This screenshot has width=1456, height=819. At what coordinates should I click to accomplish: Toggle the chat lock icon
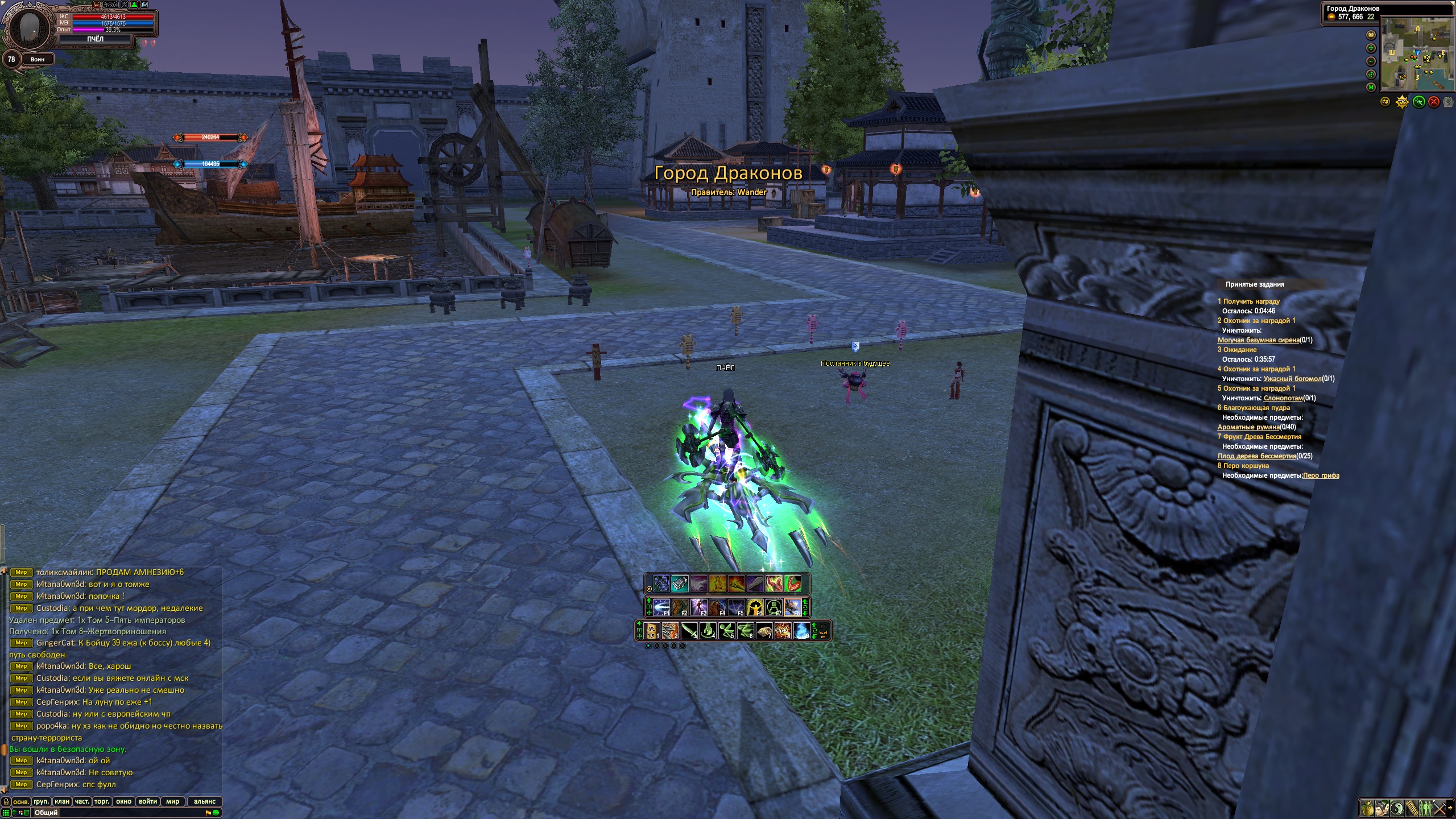(x=6, y=801)
